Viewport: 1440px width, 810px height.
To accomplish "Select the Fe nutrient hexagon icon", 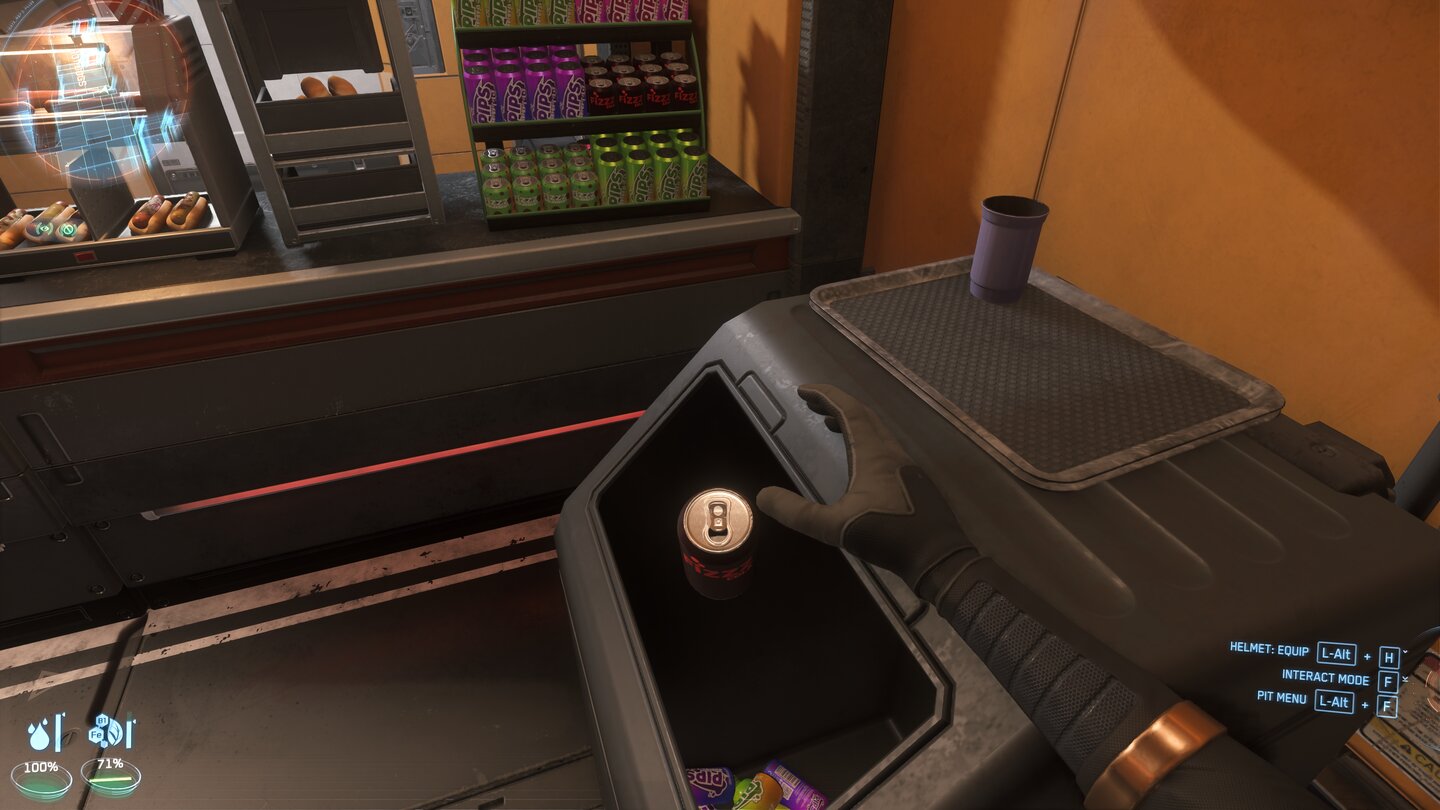I will pos(96,733).
